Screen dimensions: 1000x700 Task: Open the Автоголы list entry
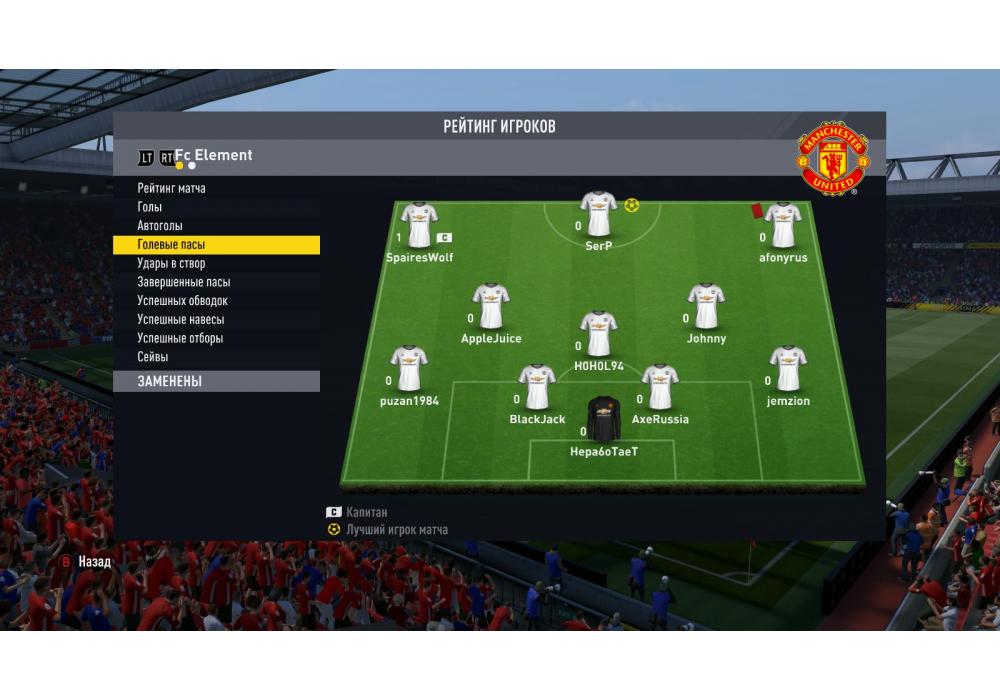160,226
